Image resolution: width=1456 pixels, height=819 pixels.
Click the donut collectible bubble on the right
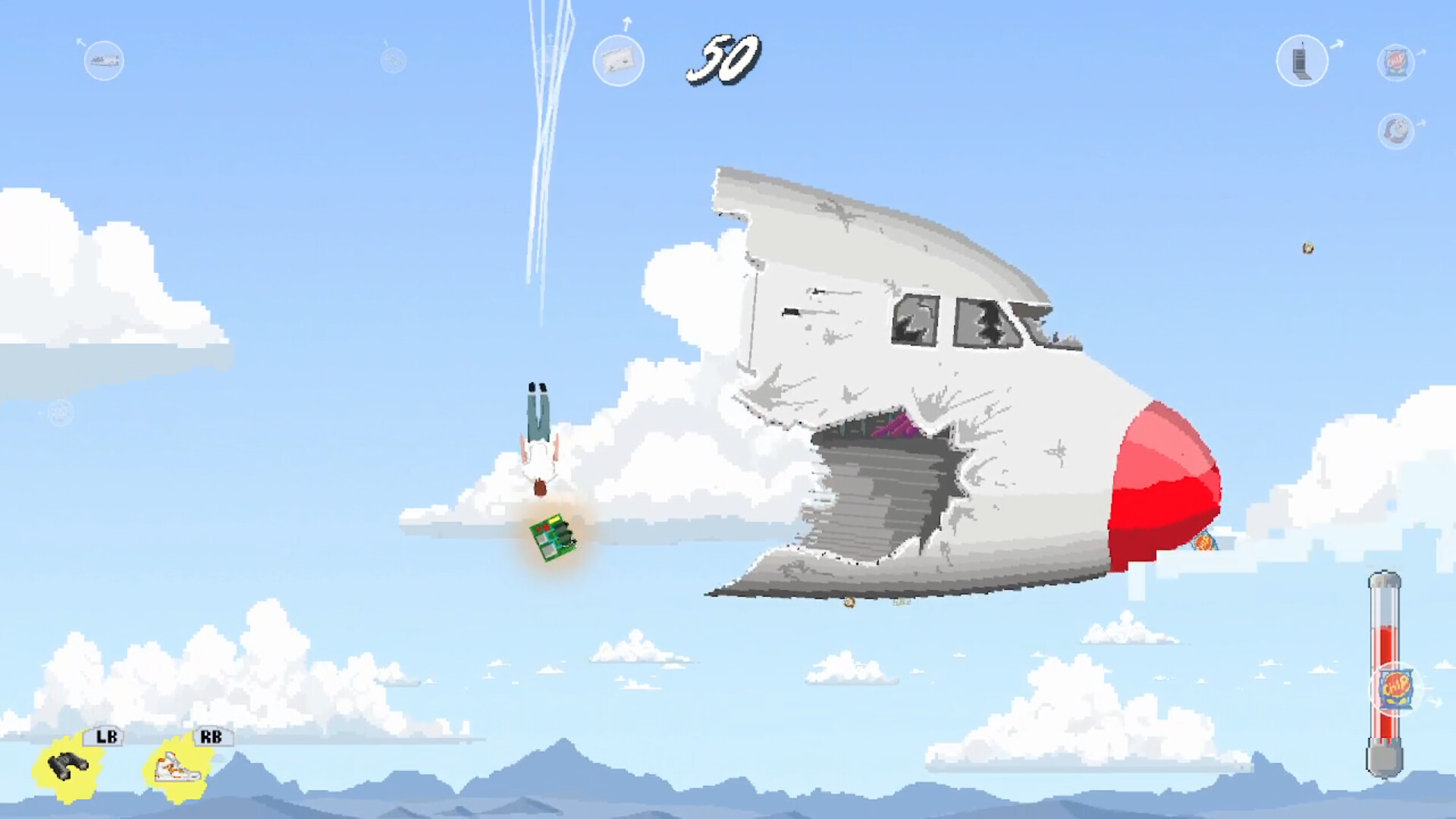tap(1396, 131)
